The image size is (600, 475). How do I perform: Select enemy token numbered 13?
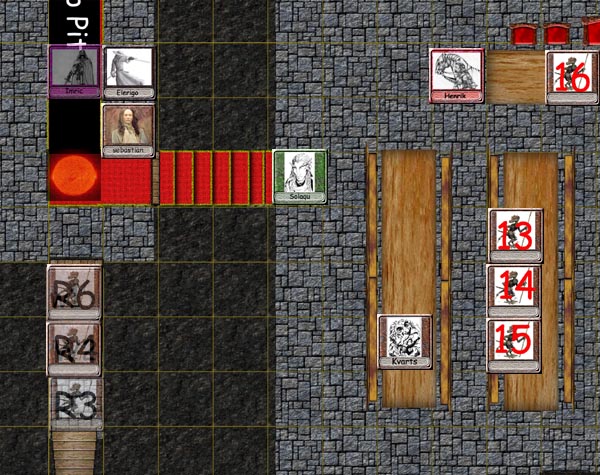click(x=515, y=235)
